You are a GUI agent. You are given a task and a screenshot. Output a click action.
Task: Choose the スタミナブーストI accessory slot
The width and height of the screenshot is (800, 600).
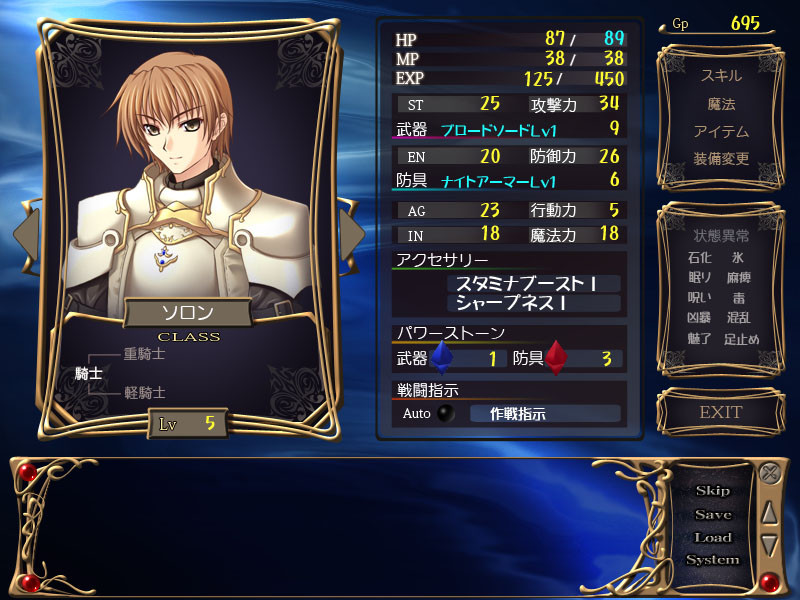click(x=535, y=284)
